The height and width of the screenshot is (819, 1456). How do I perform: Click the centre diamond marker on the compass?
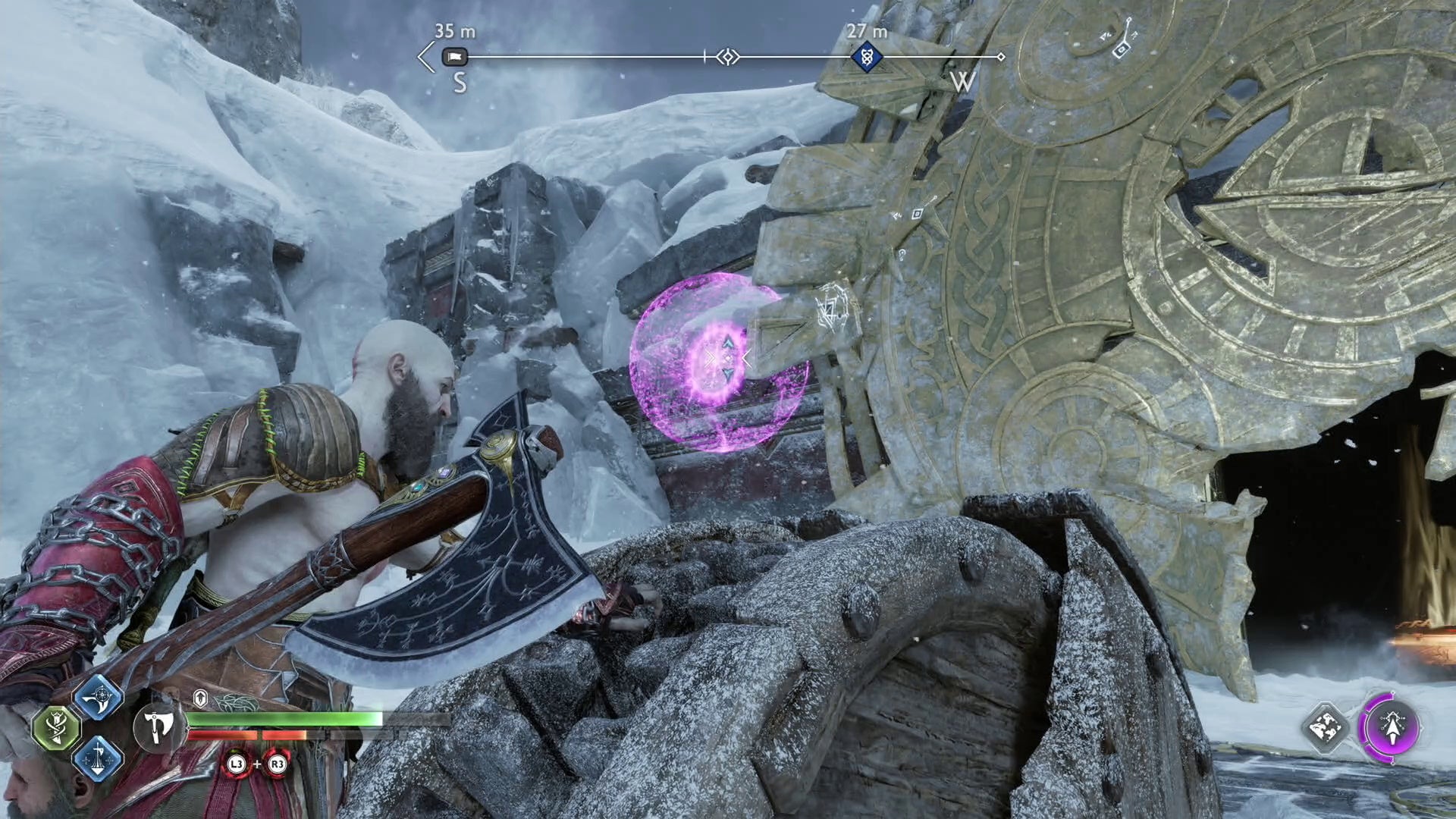point(728,57)
